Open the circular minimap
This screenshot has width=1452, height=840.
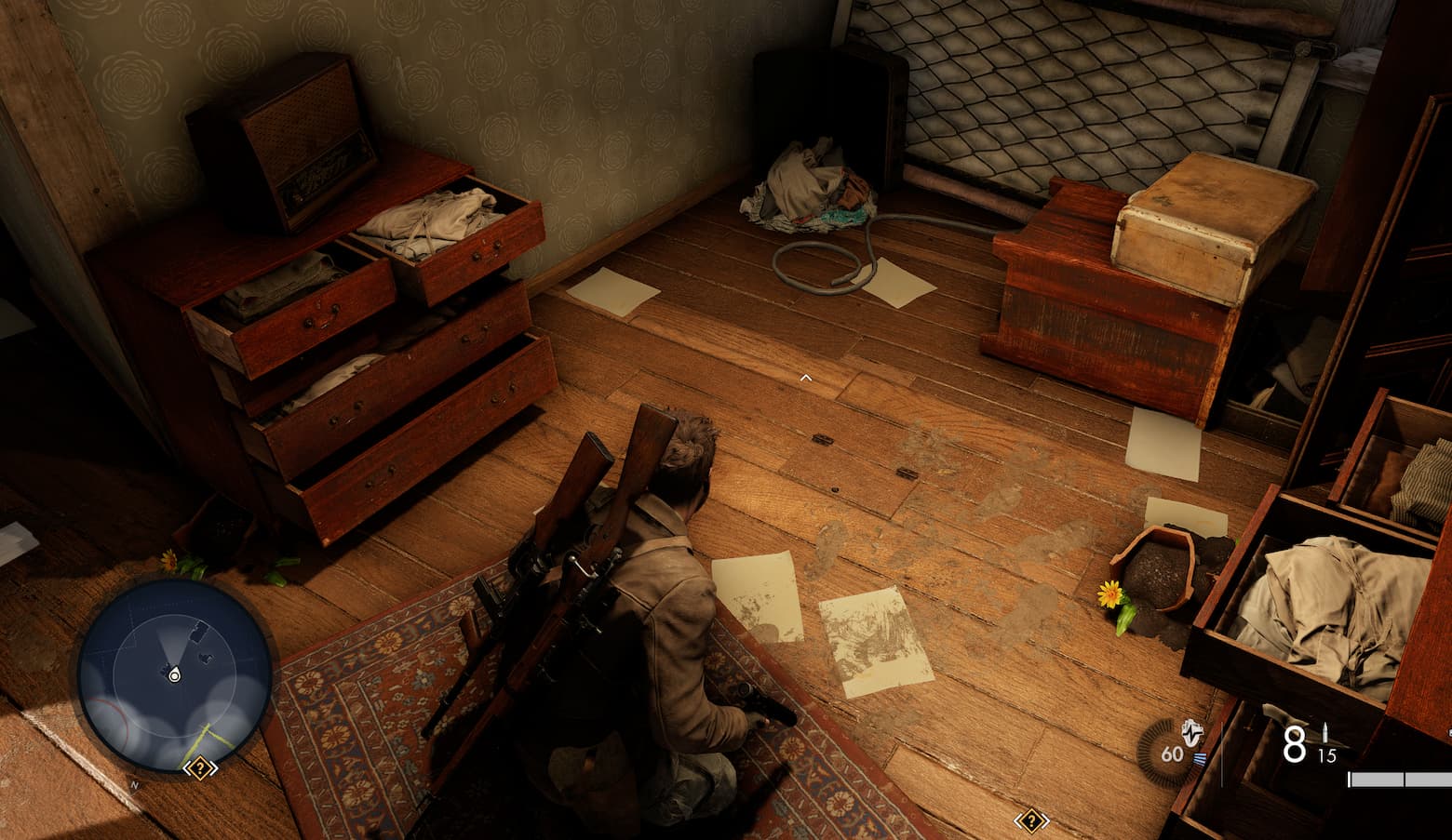174,674
